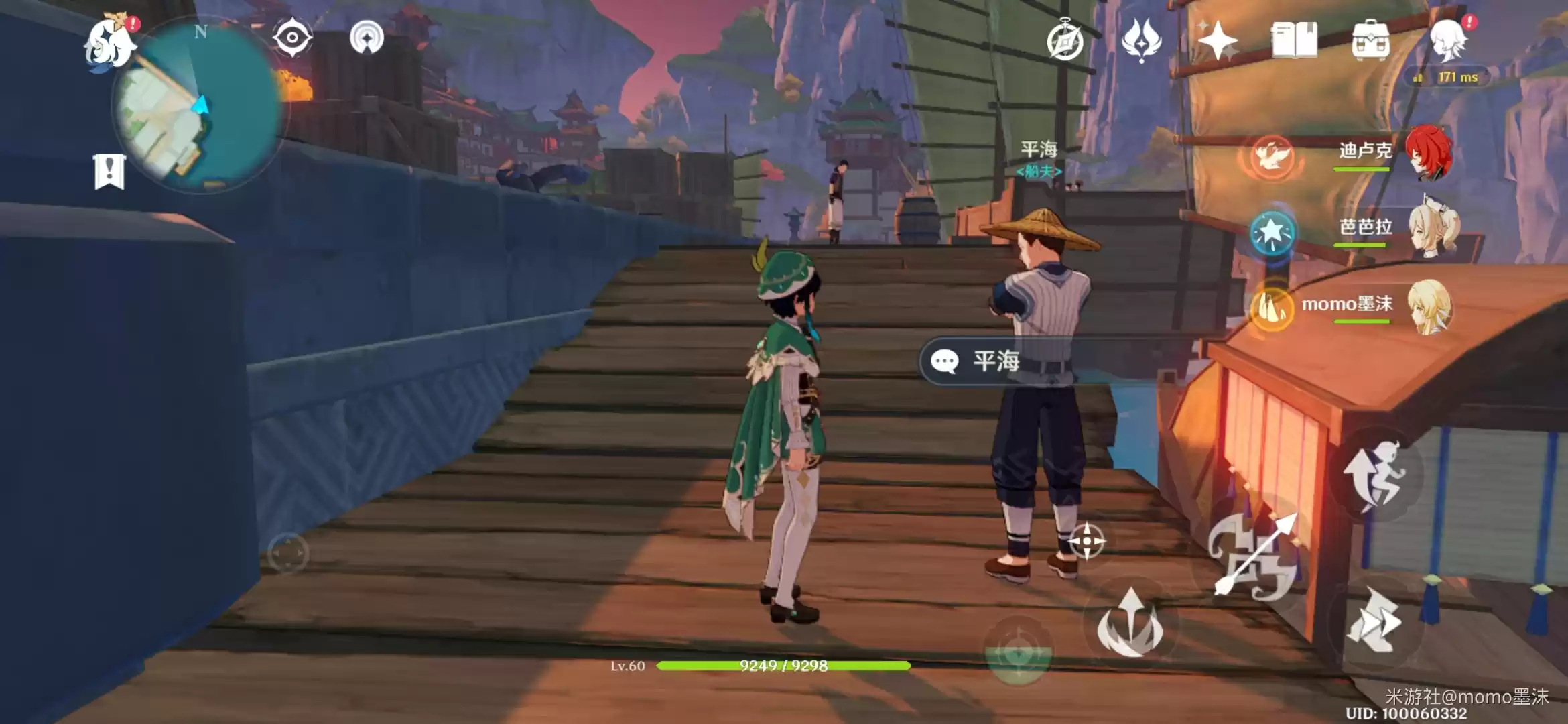This screenshot has width=1568, height=724.
Task: Talk to 平海 via dialogue prompt
Action: click(x=996, y=361)
